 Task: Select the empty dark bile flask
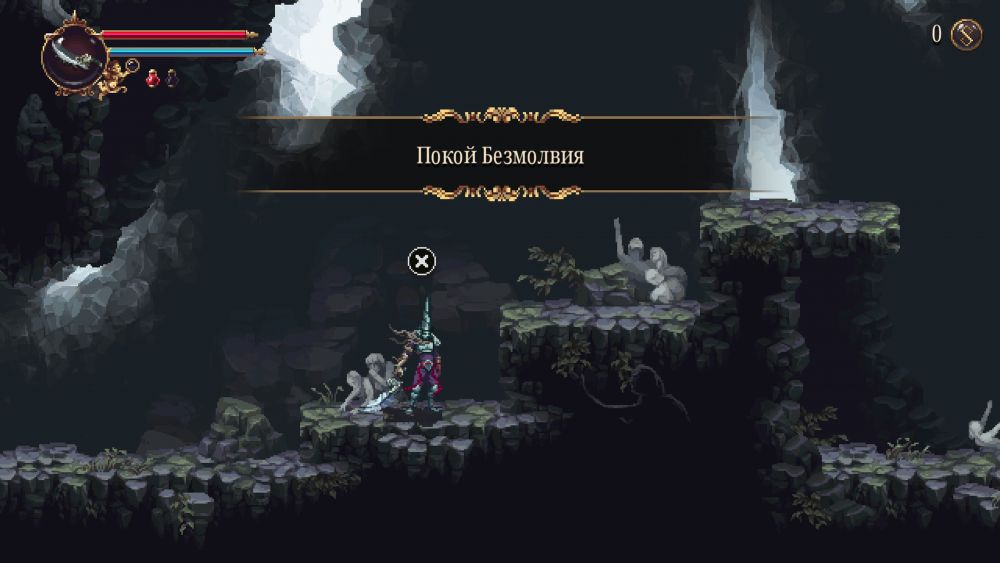[171, 77]
